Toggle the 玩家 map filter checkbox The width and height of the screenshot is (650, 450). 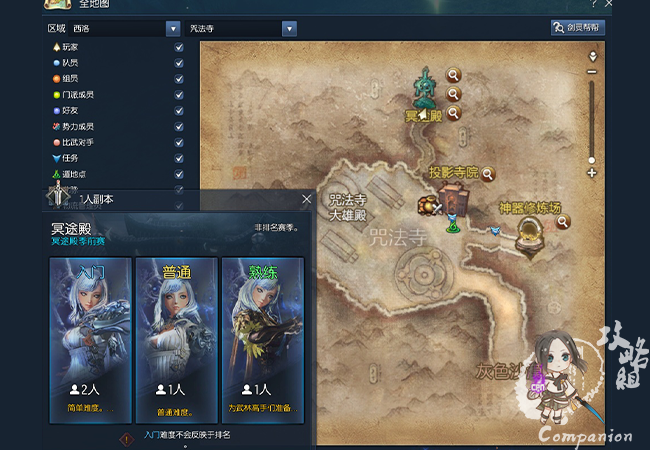(x=179, y=47)
